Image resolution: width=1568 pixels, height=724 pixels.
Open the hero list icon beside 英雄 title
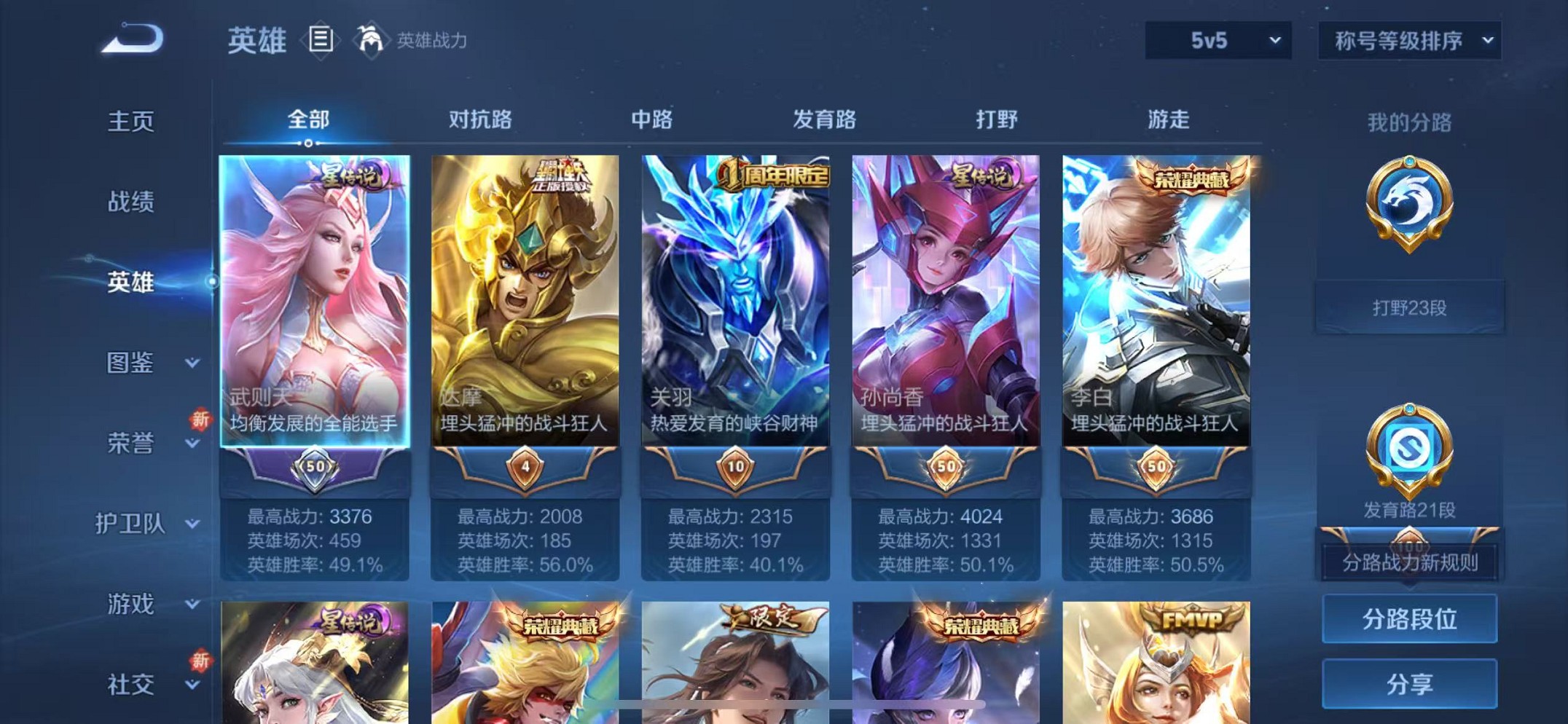(x=321, y=40)
